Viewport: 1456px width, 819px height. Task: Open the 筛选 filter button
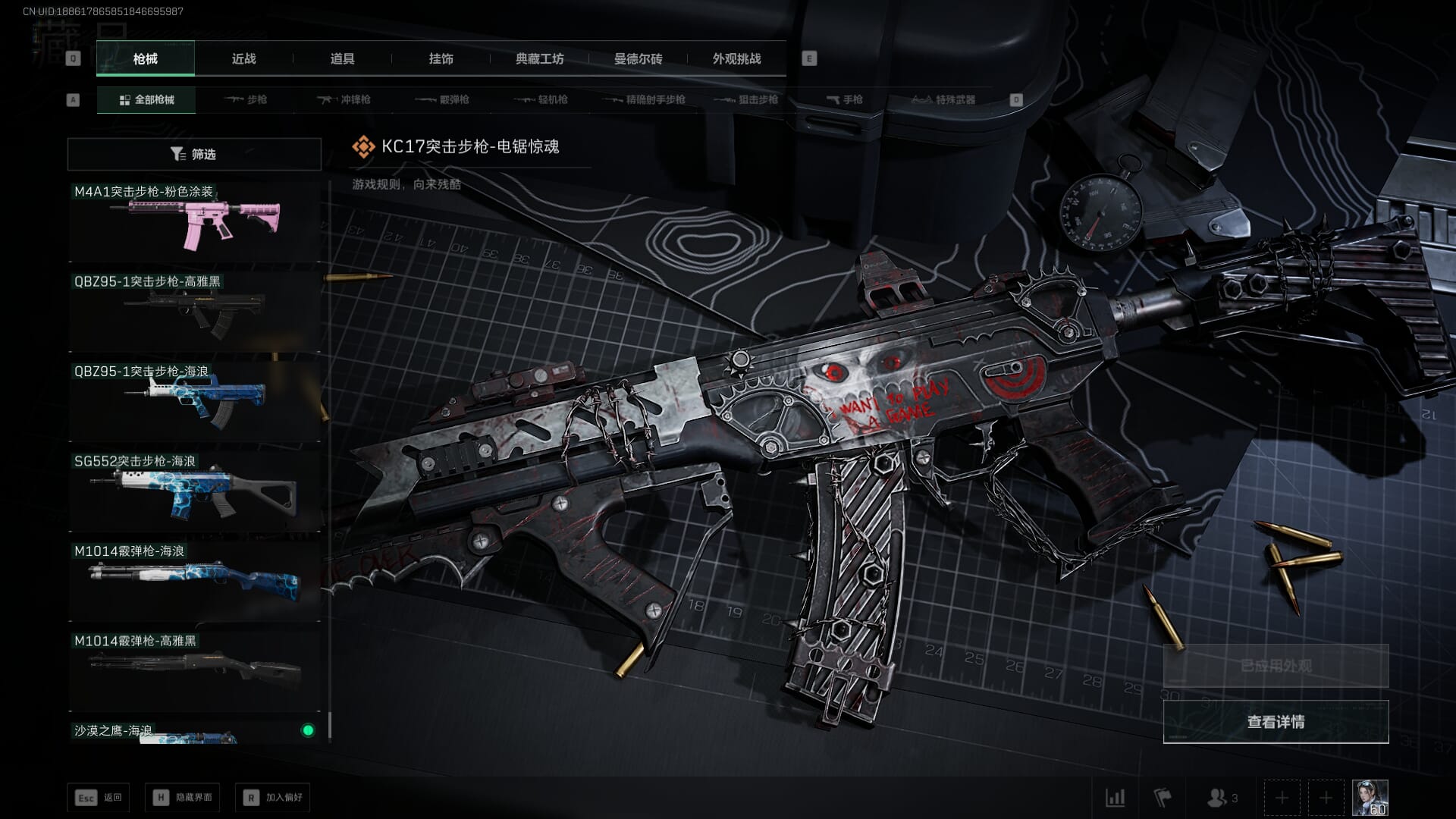(x=194, y=155)
